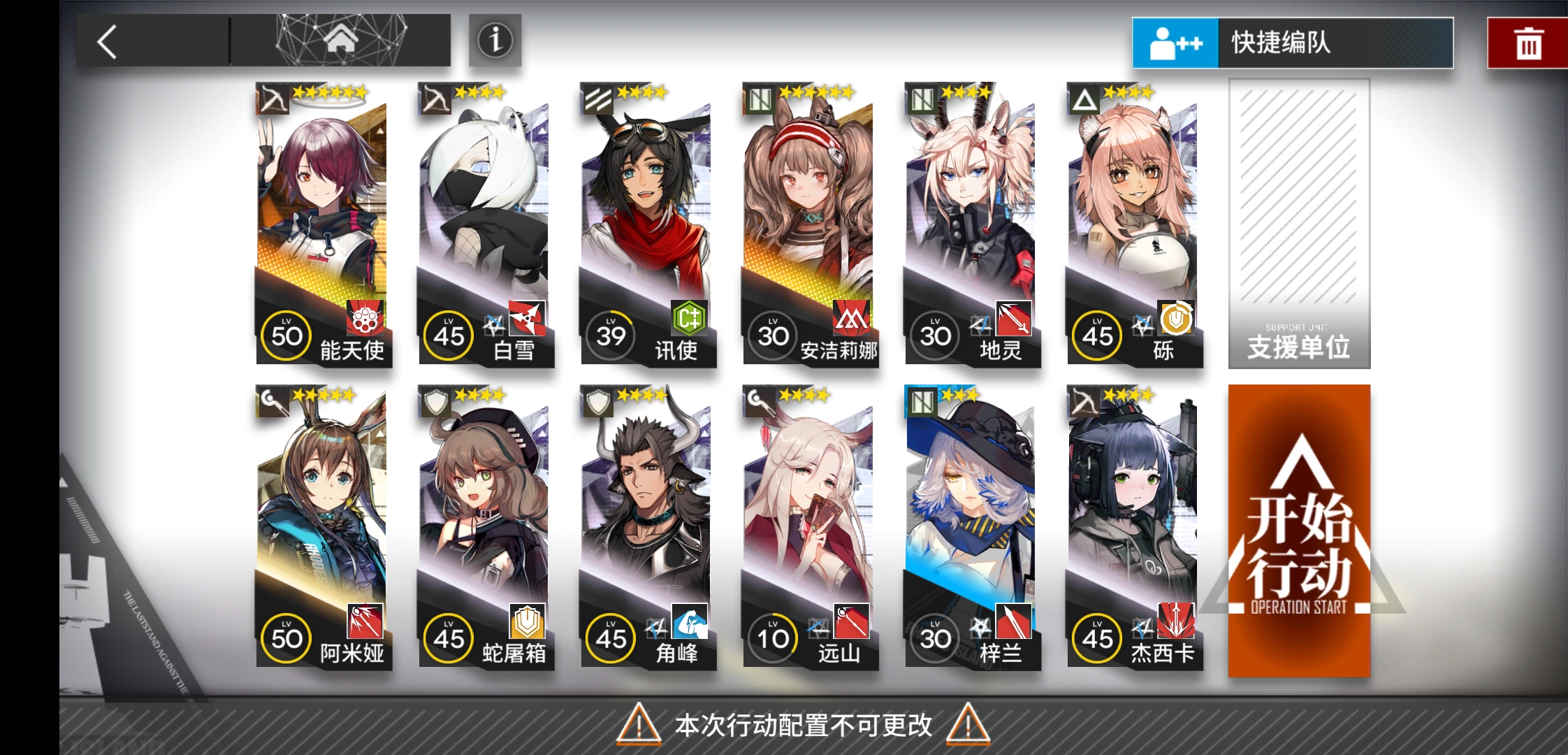Tap the red caution icon at the bottom

tap(638, 726)
